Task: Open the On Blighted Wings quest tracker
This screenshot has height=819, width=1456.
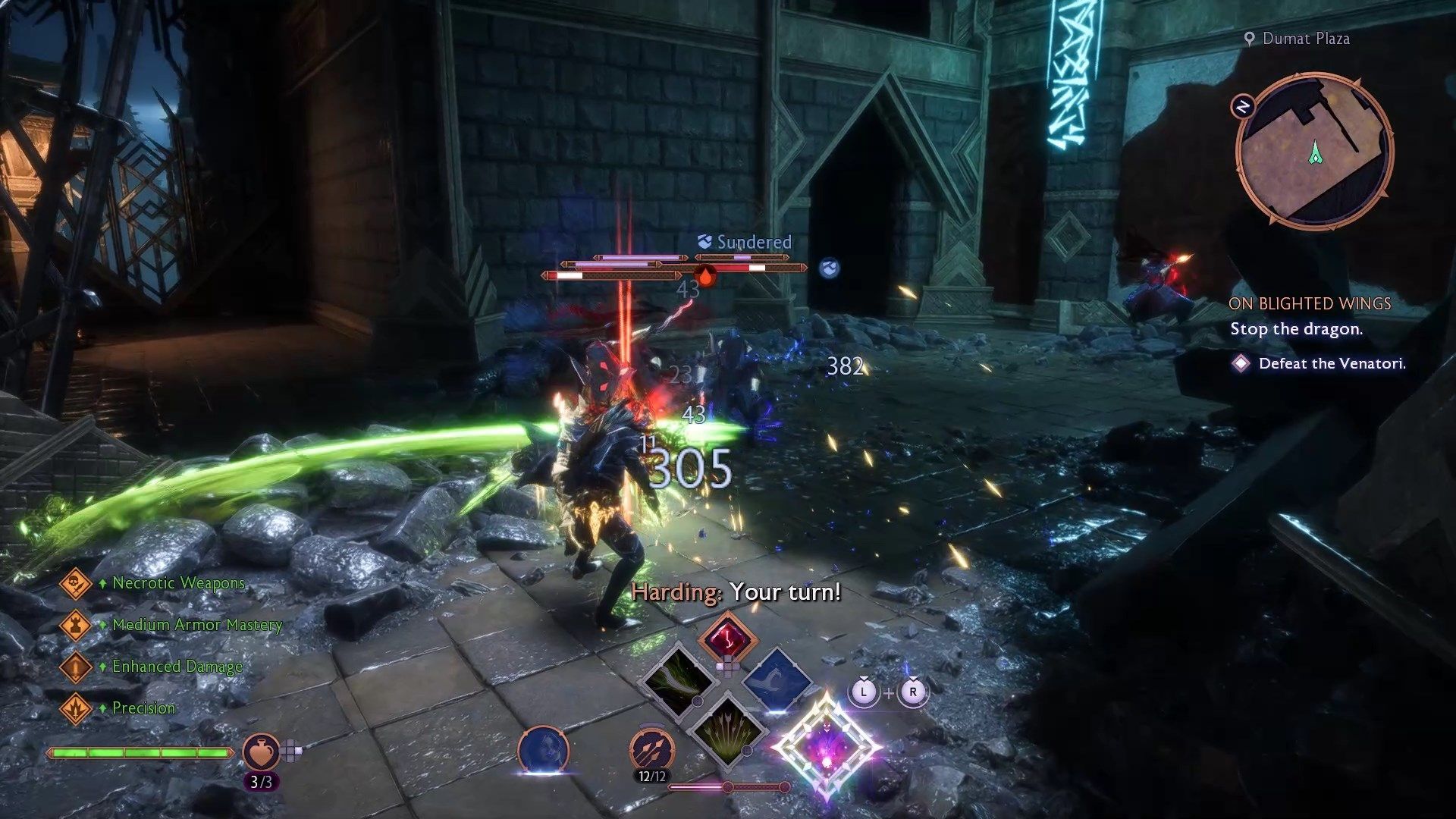Action: click(1310, 304)
